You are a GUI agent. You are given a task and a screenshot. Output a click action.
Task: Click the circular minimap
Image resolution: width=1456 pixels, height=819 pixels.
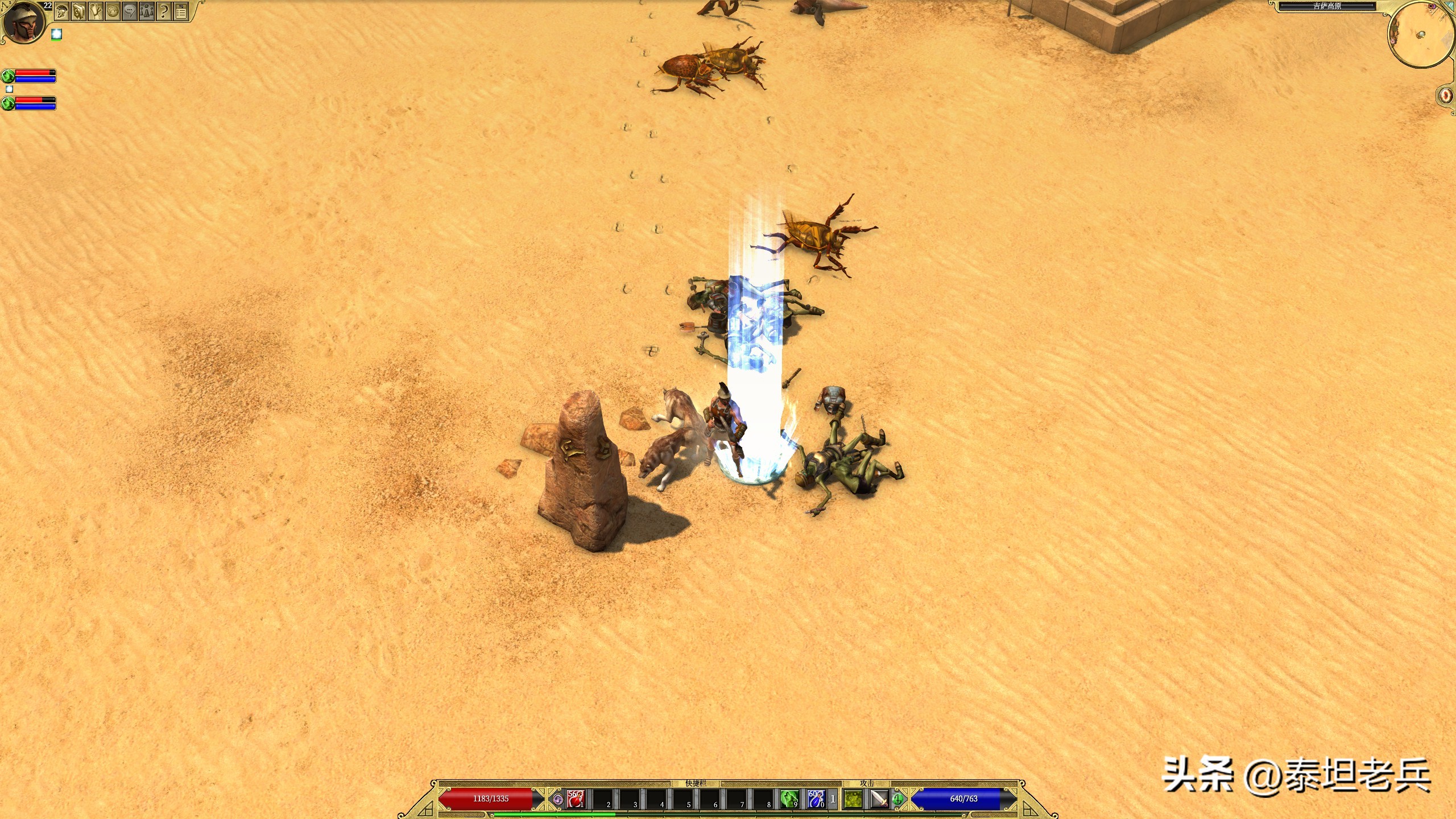(1419, 35)
